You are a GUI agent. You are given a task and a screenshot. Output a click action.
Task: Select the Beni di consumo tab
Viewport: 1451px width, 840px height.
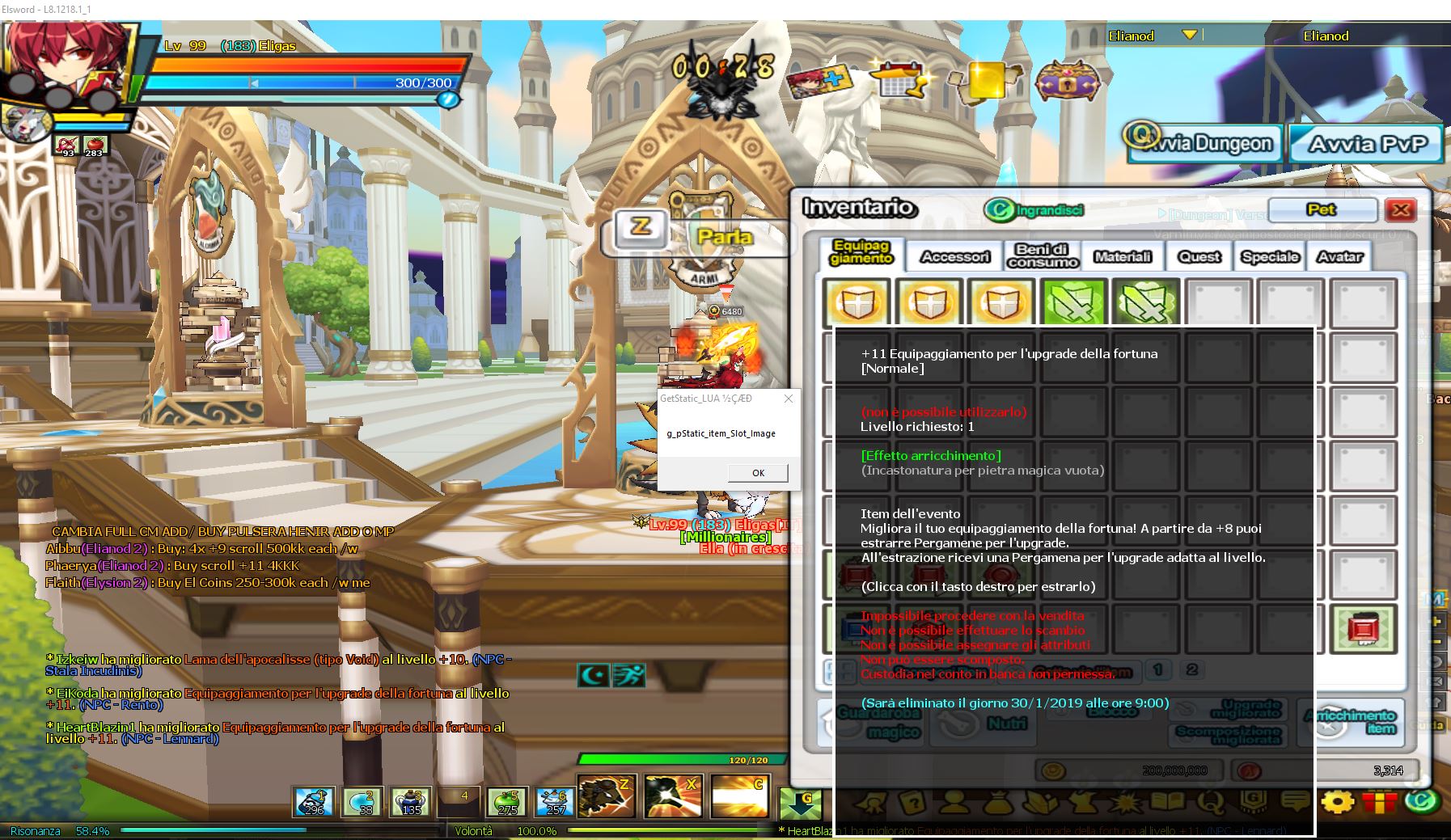point(1043,255)
